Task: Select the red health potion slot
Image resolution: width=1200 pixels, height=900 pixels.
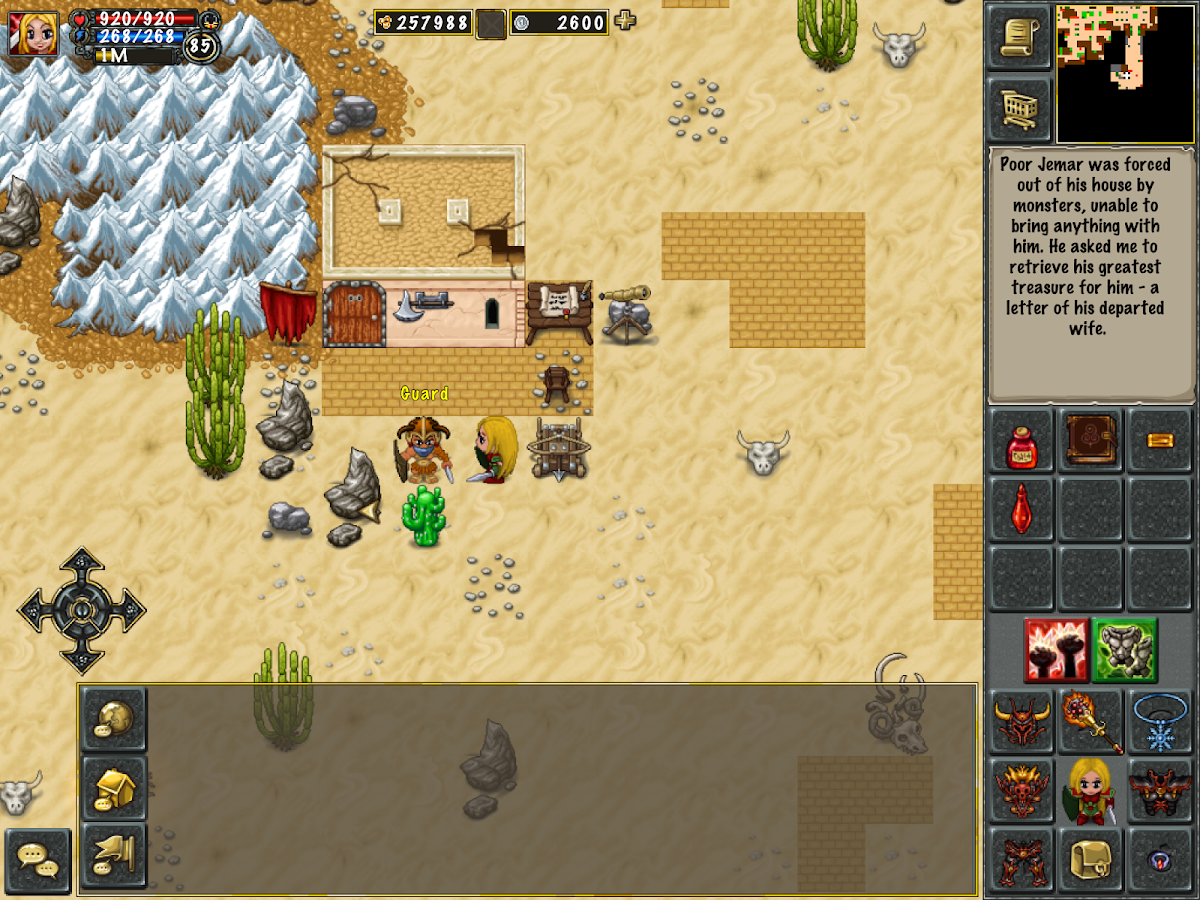Action: tap(1021, 441)
